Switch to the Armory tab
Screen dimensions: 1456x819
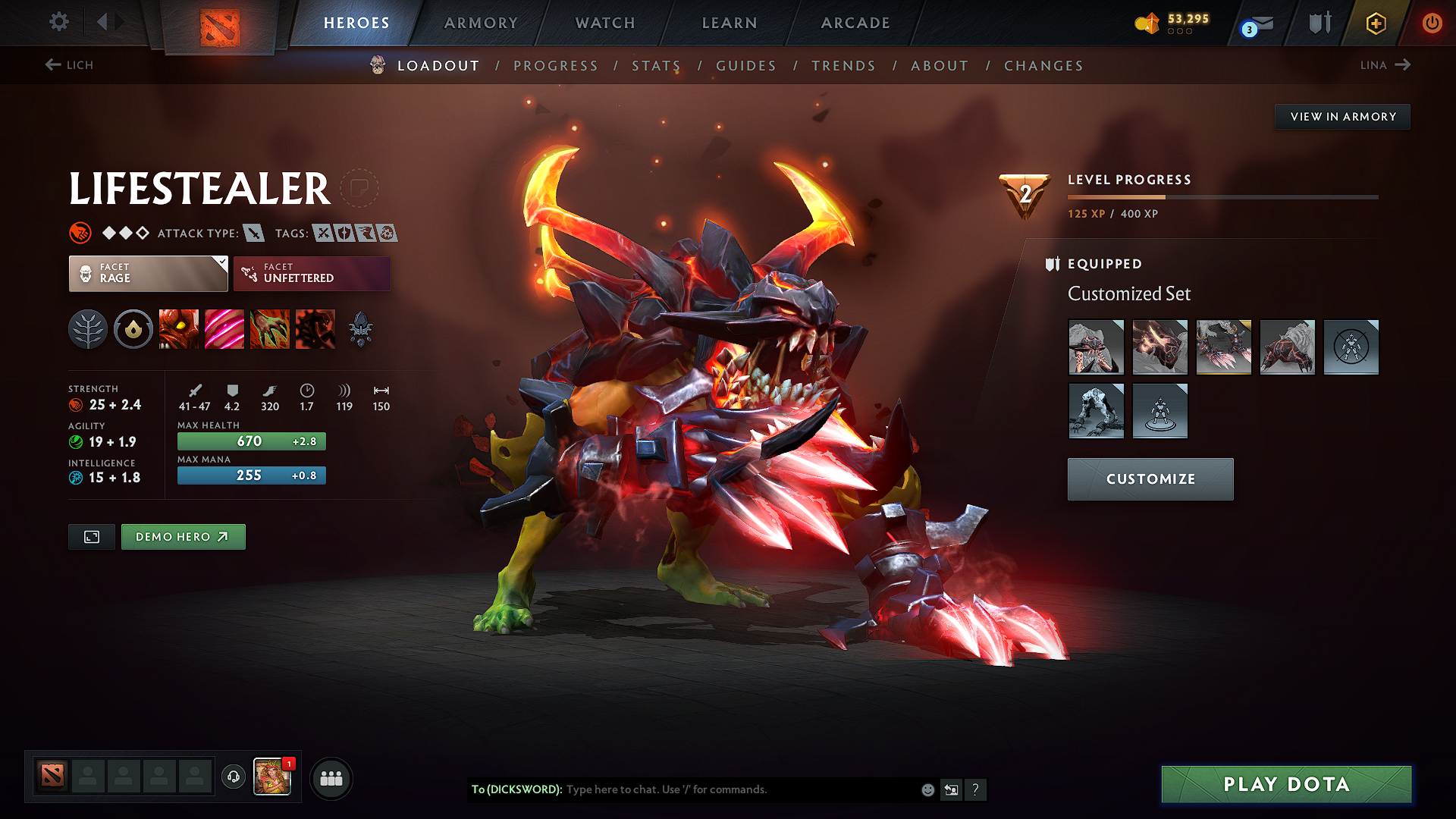(x=481, y=23)
